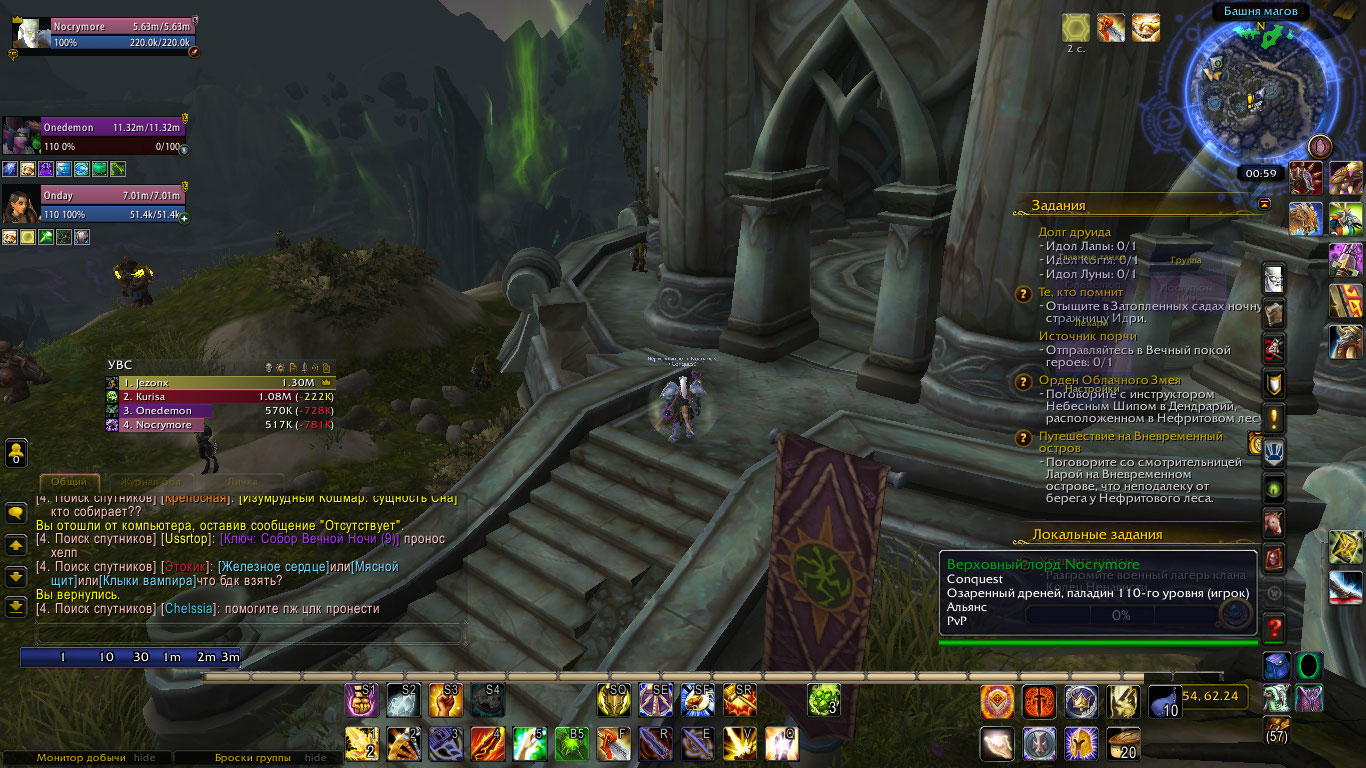Activate the S1 purple fist ability
The image size is (1366, 768).
coord(361,700)
